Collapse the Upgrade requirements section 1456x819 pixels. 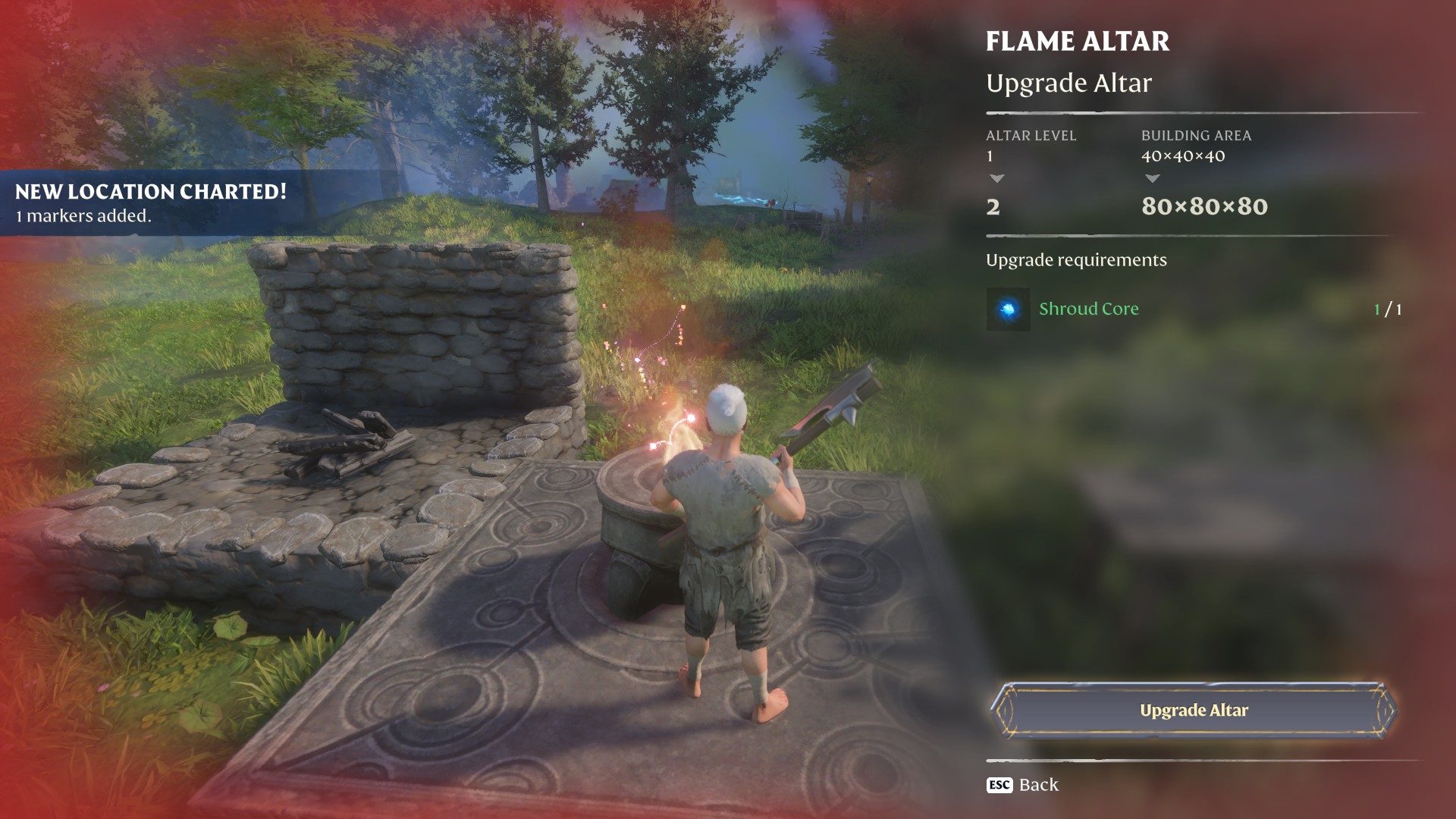(1075, 259)
